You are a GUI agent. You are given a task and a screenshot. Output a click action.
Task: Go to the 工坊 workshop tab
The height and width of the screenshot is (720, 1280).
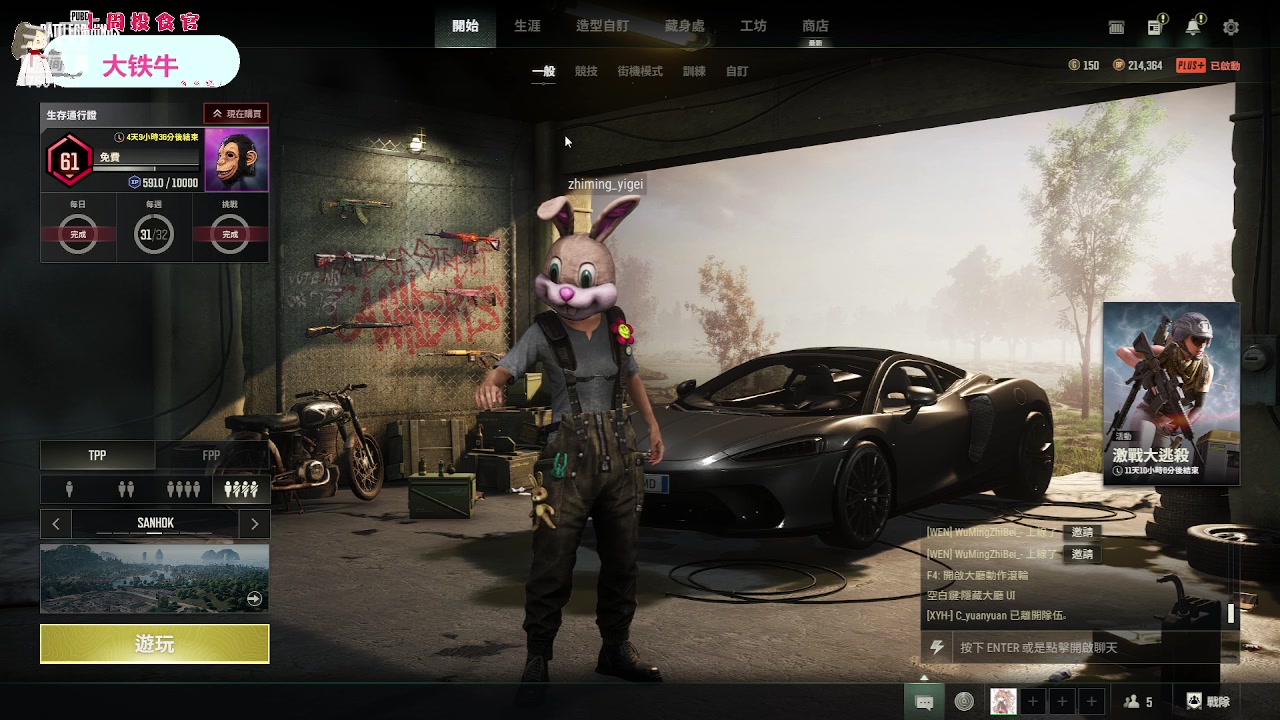pyautogui.click(x=753, y=26)
